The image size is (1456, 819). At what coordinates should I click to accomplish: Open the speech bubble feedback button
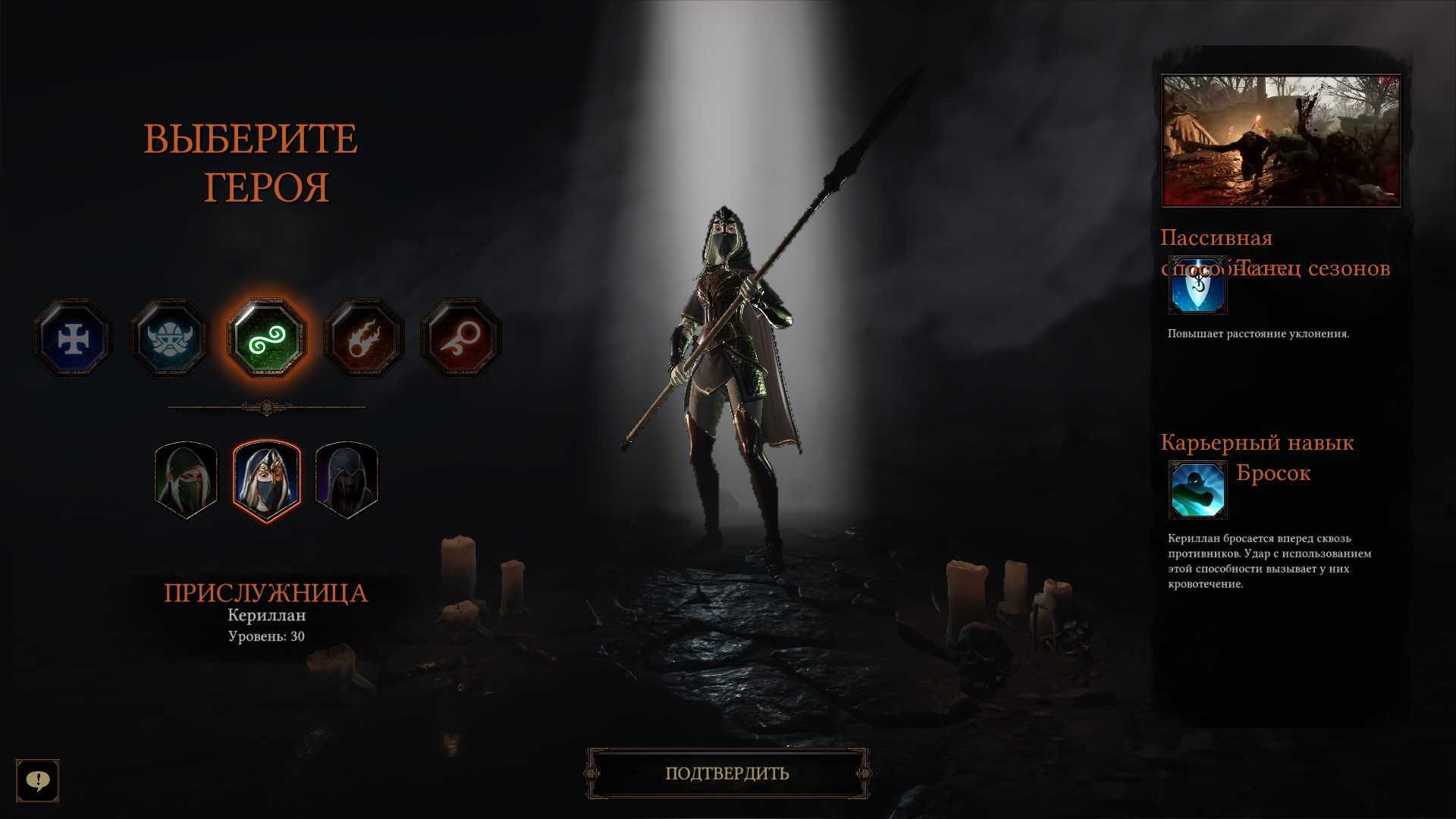tap(37, 780)
